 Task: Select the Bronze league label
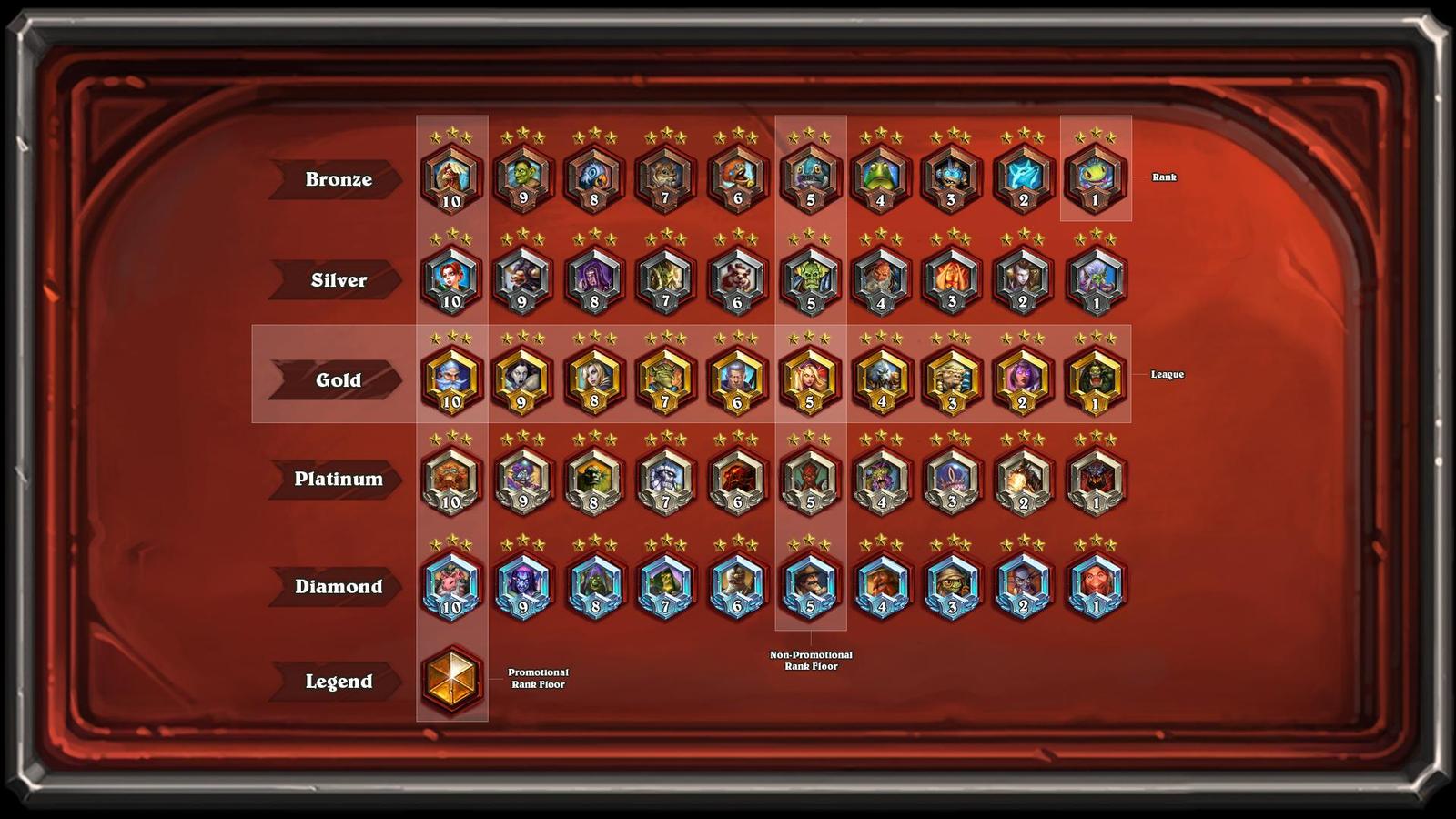(x=339, y=179)
